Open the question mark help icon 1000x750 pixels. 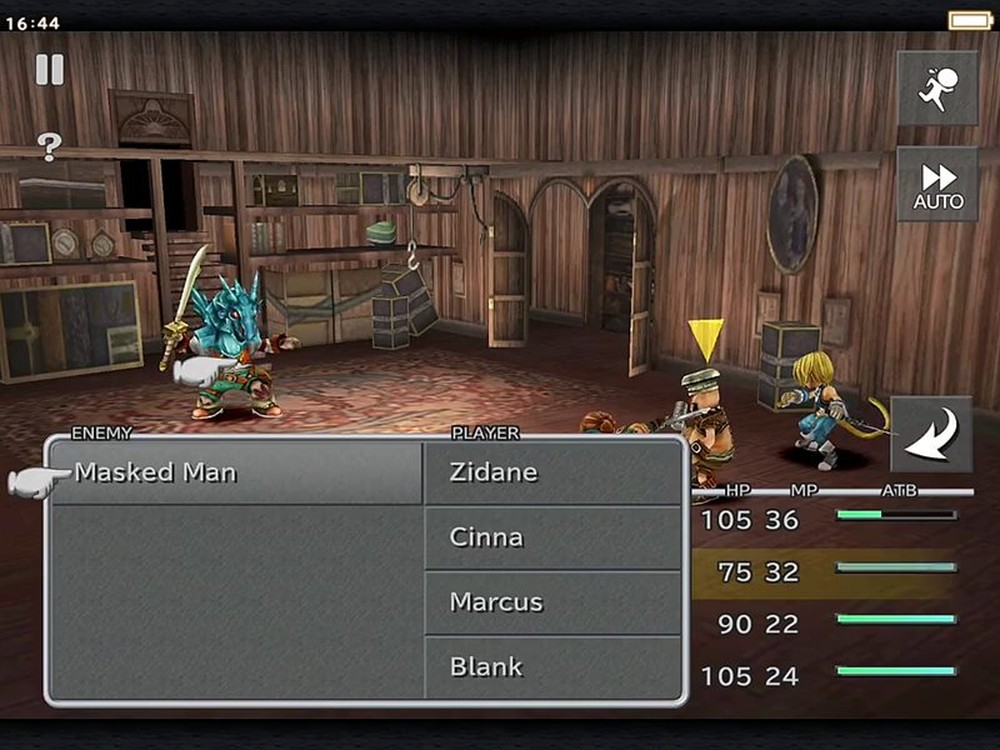(x=50, y=146)
